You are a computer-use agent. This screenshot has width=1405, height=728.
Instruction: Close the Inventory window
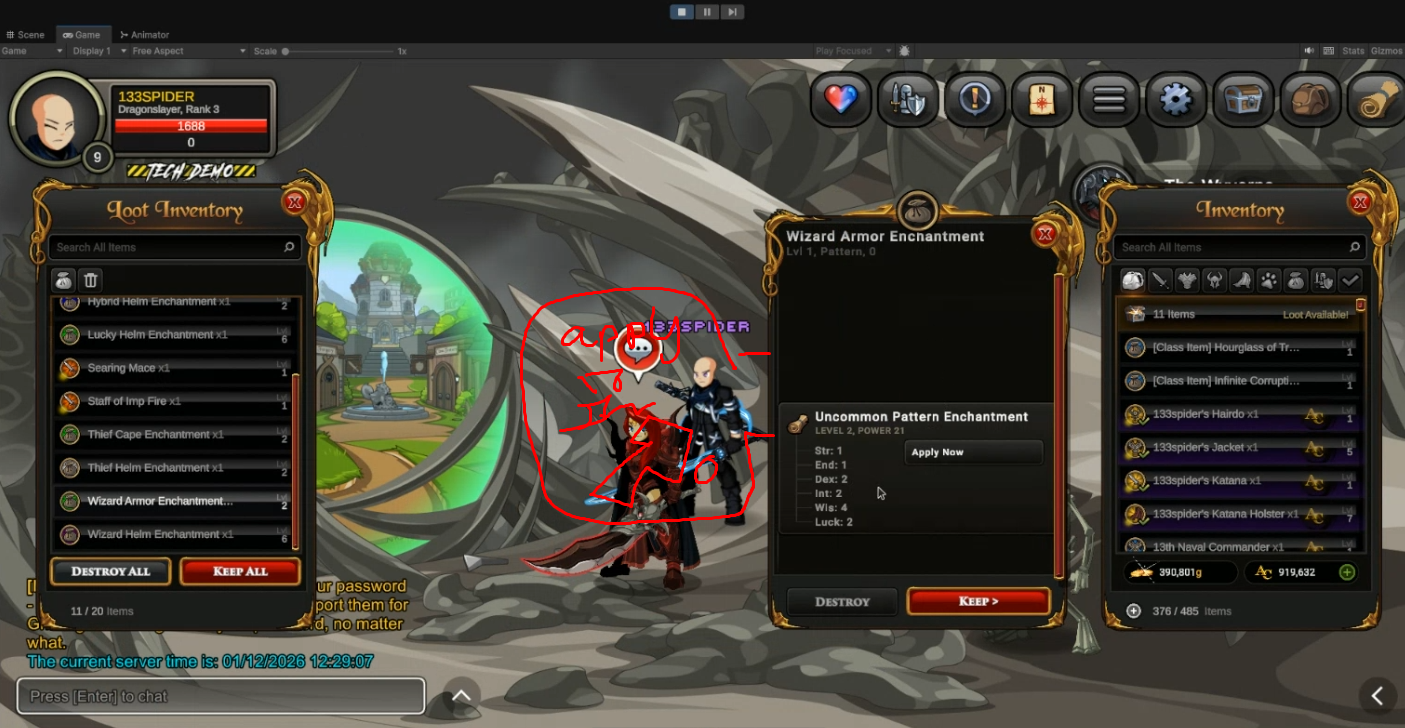[x=1360, y=203]
